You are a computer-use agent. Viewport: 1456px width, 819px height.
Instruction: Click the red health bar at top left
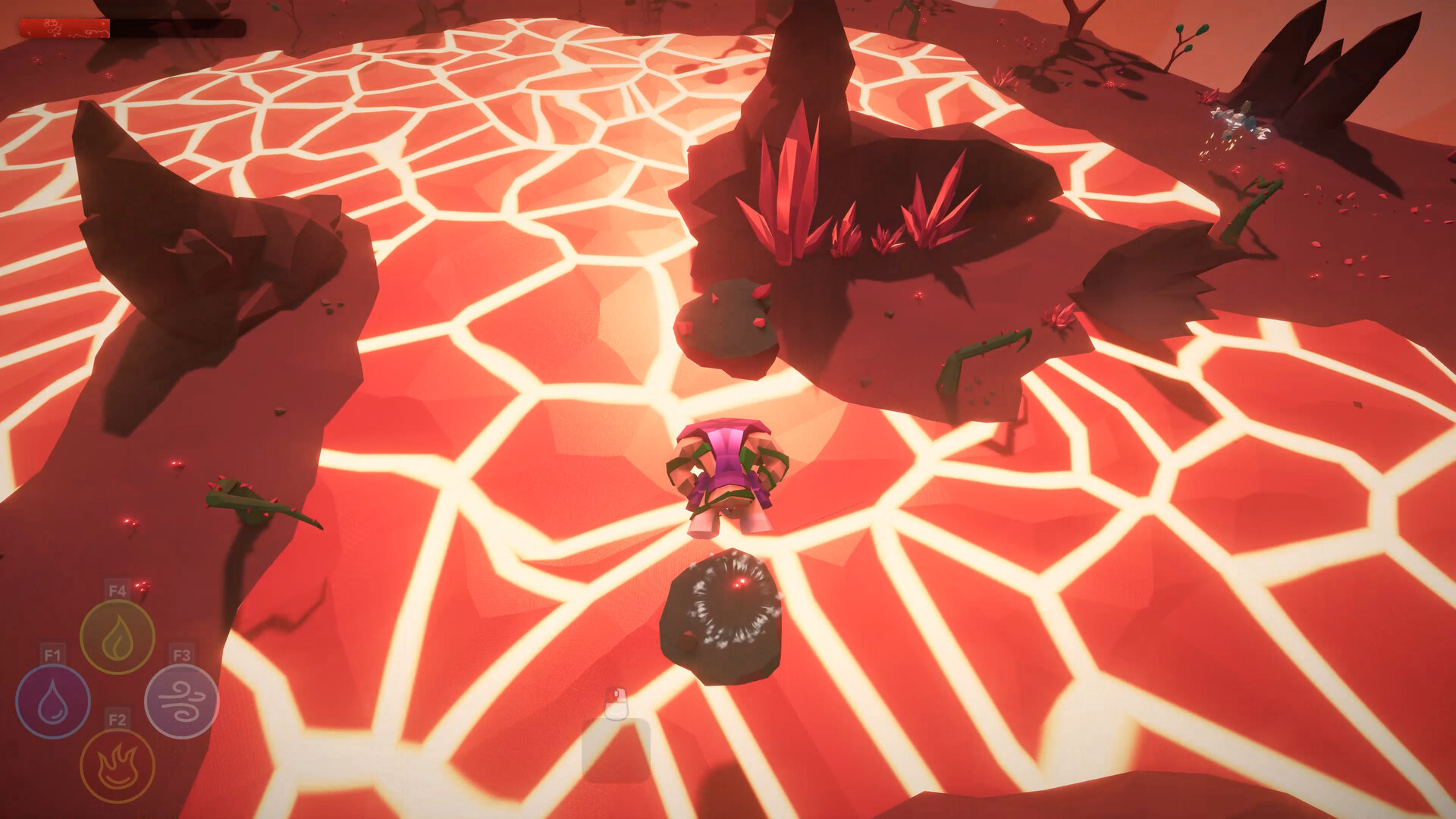point(64,27)
